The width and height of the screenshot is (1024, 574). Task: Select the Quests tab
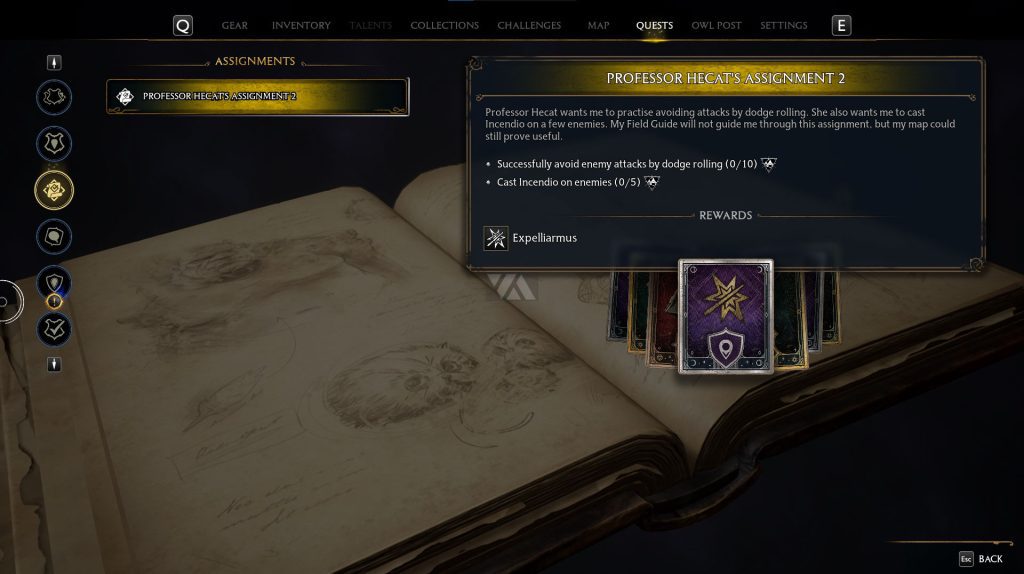click(x=654, y=25)
